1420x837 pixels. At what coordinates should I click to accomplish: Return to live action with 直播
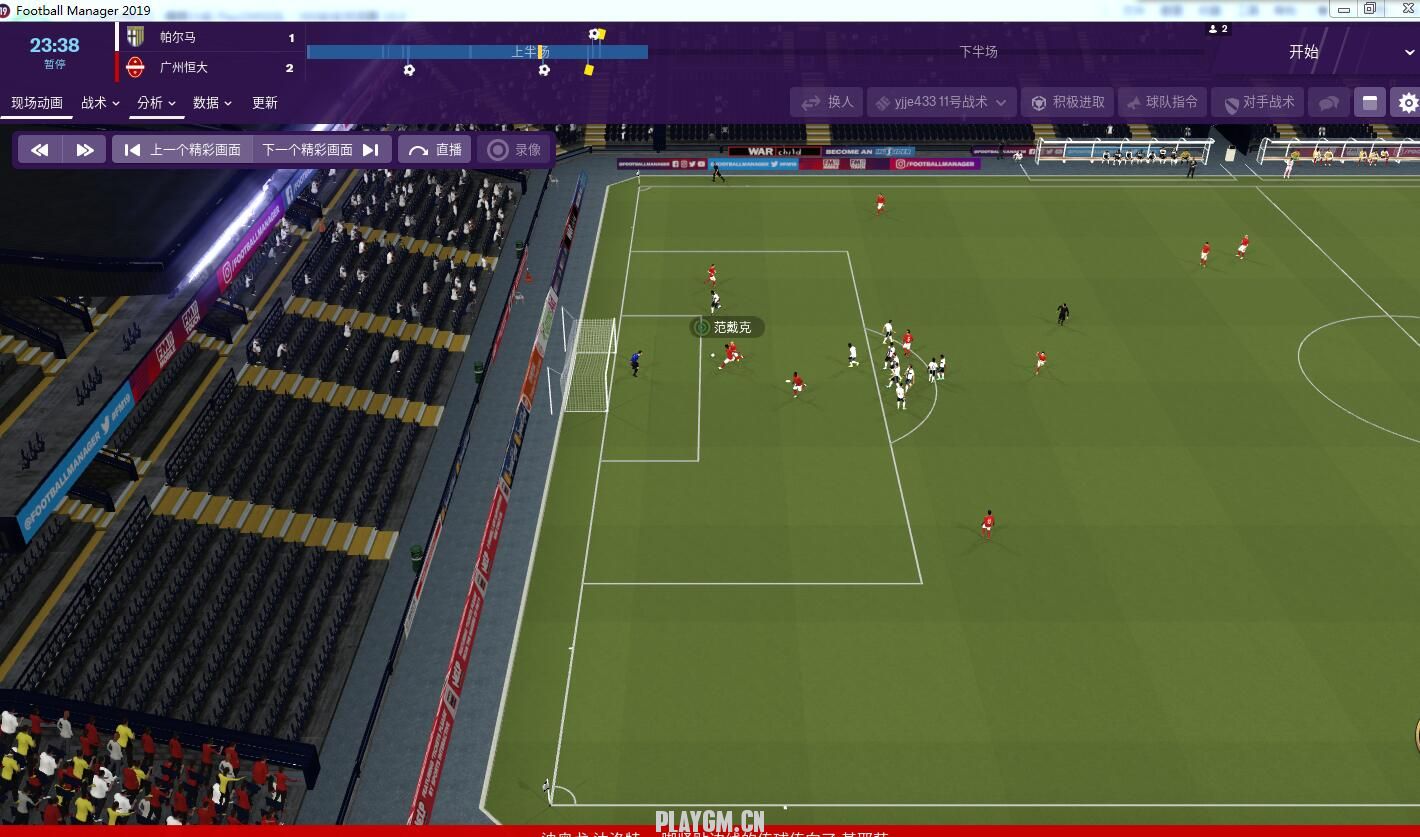click(435, 150)
